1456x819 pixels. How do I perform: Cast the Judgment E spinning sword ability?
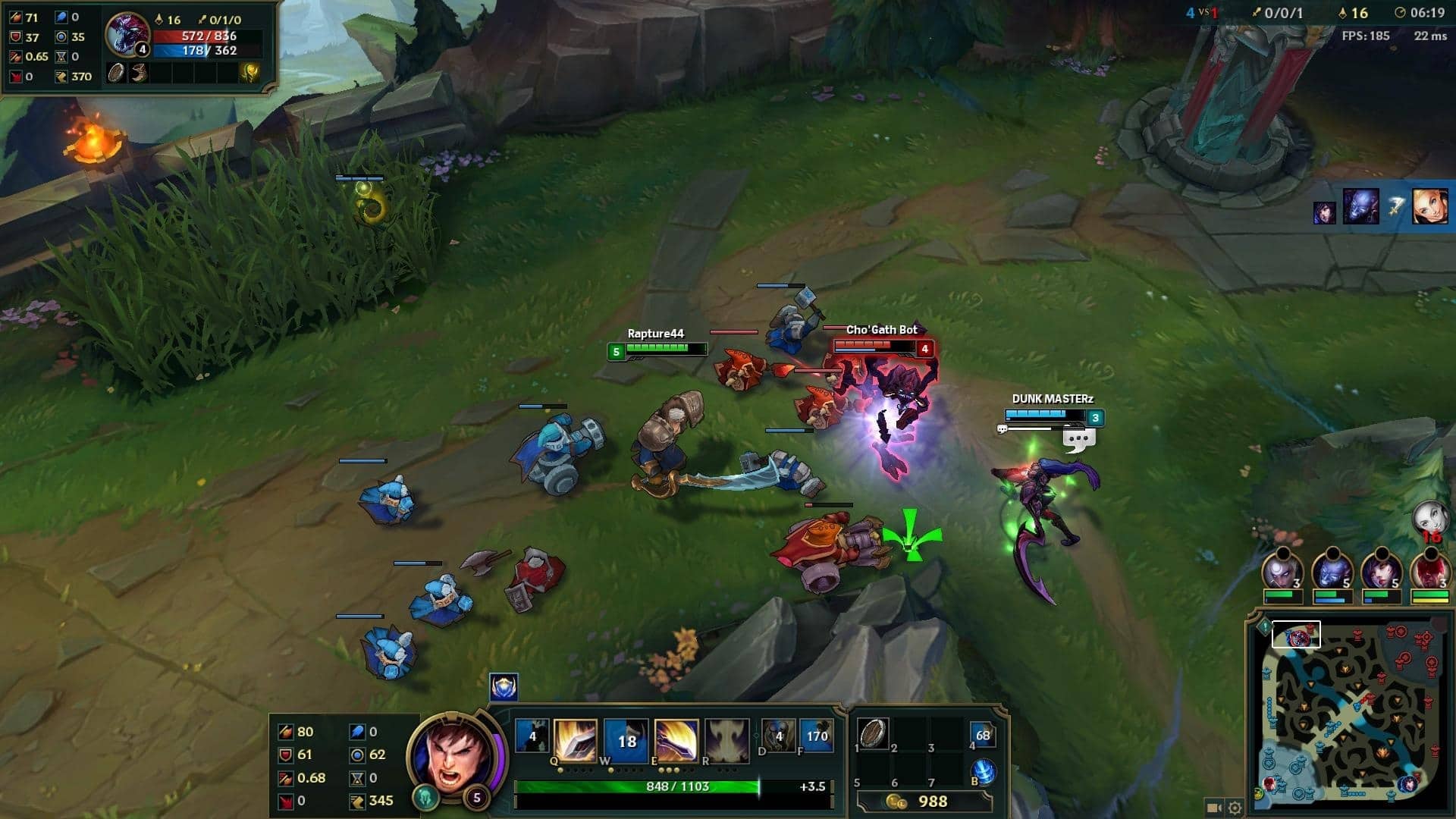[x=676, y=739]
